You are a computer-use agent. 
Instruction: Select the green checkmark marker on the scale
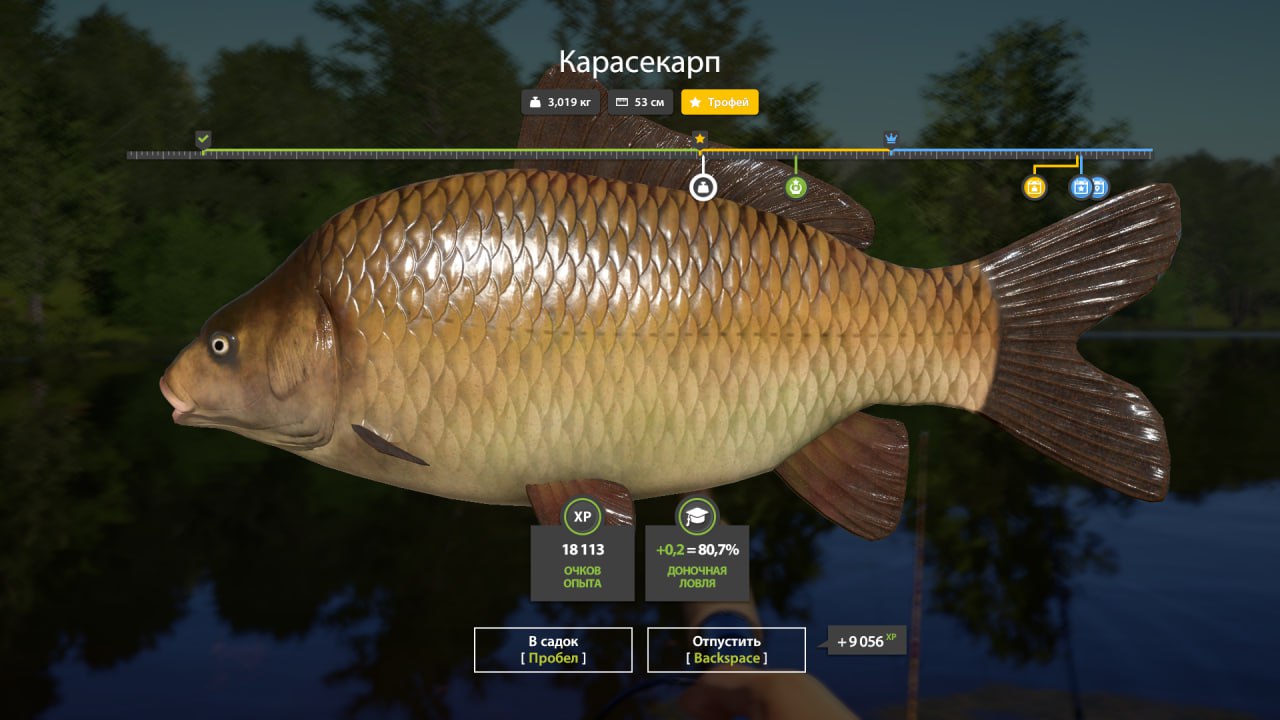click(203, 138)
